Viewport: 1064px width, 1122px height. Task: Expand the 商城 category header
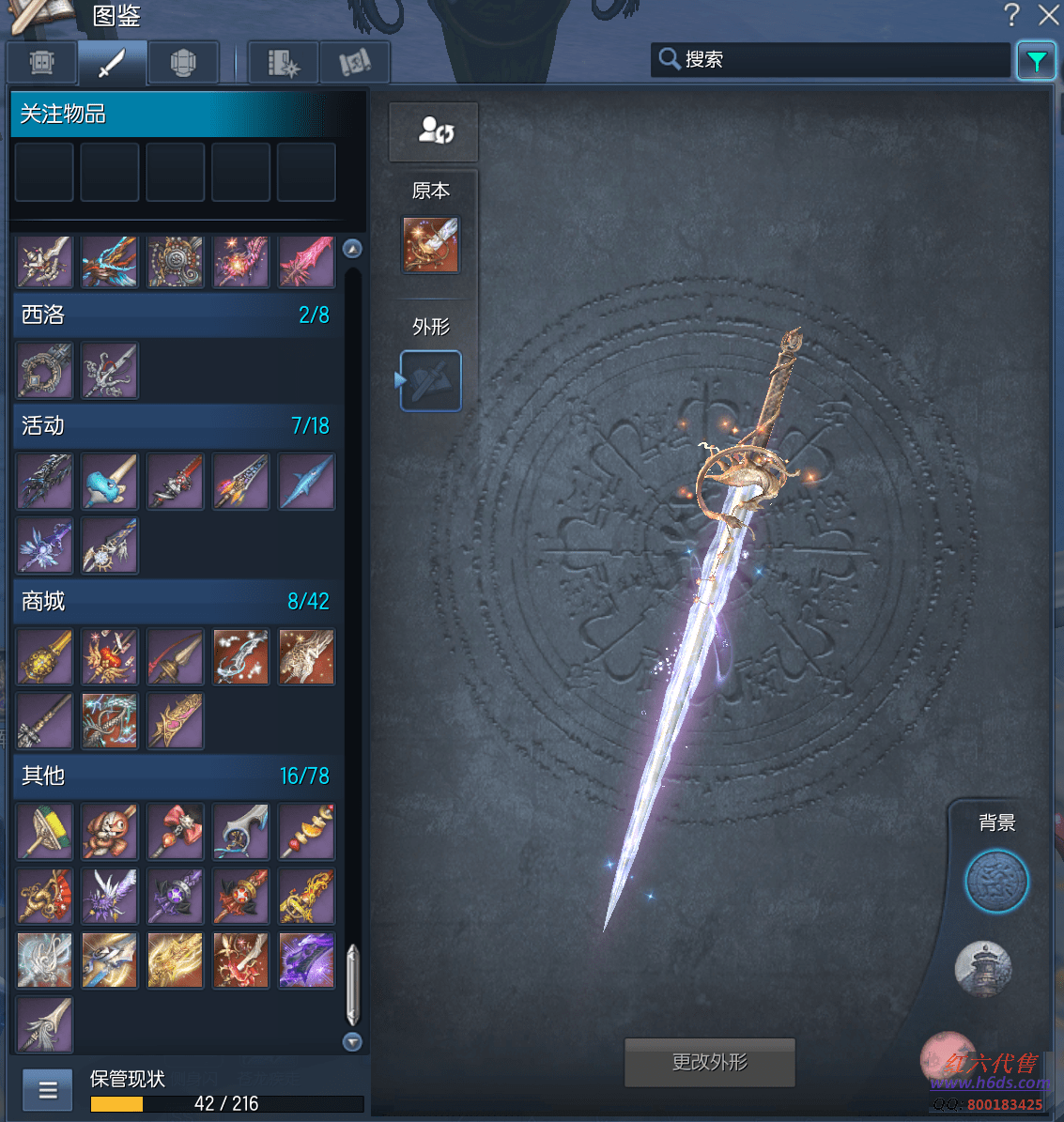click(175, 601)
